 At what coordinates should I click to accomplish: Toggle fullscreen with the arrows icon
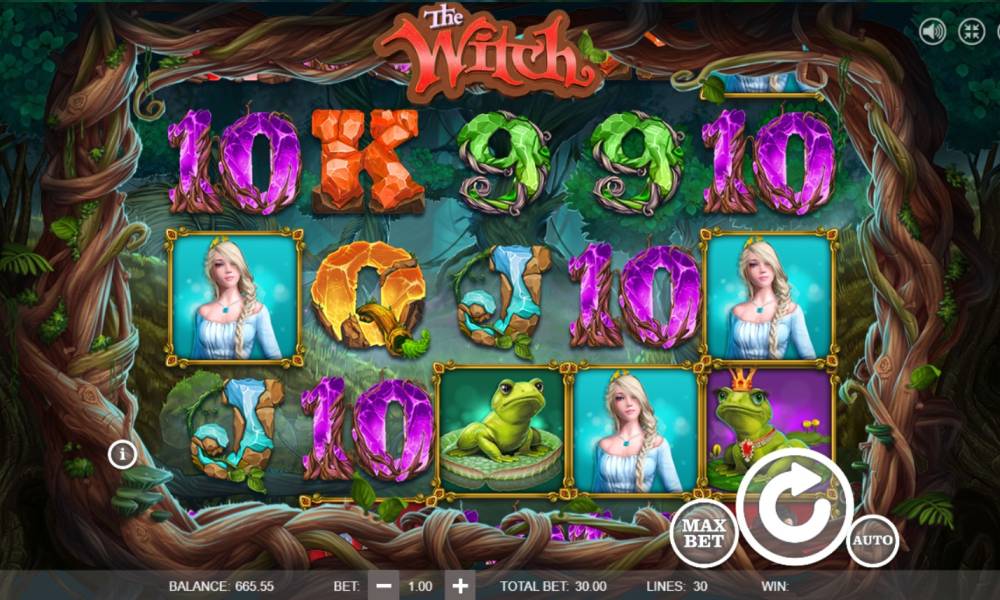971,31
